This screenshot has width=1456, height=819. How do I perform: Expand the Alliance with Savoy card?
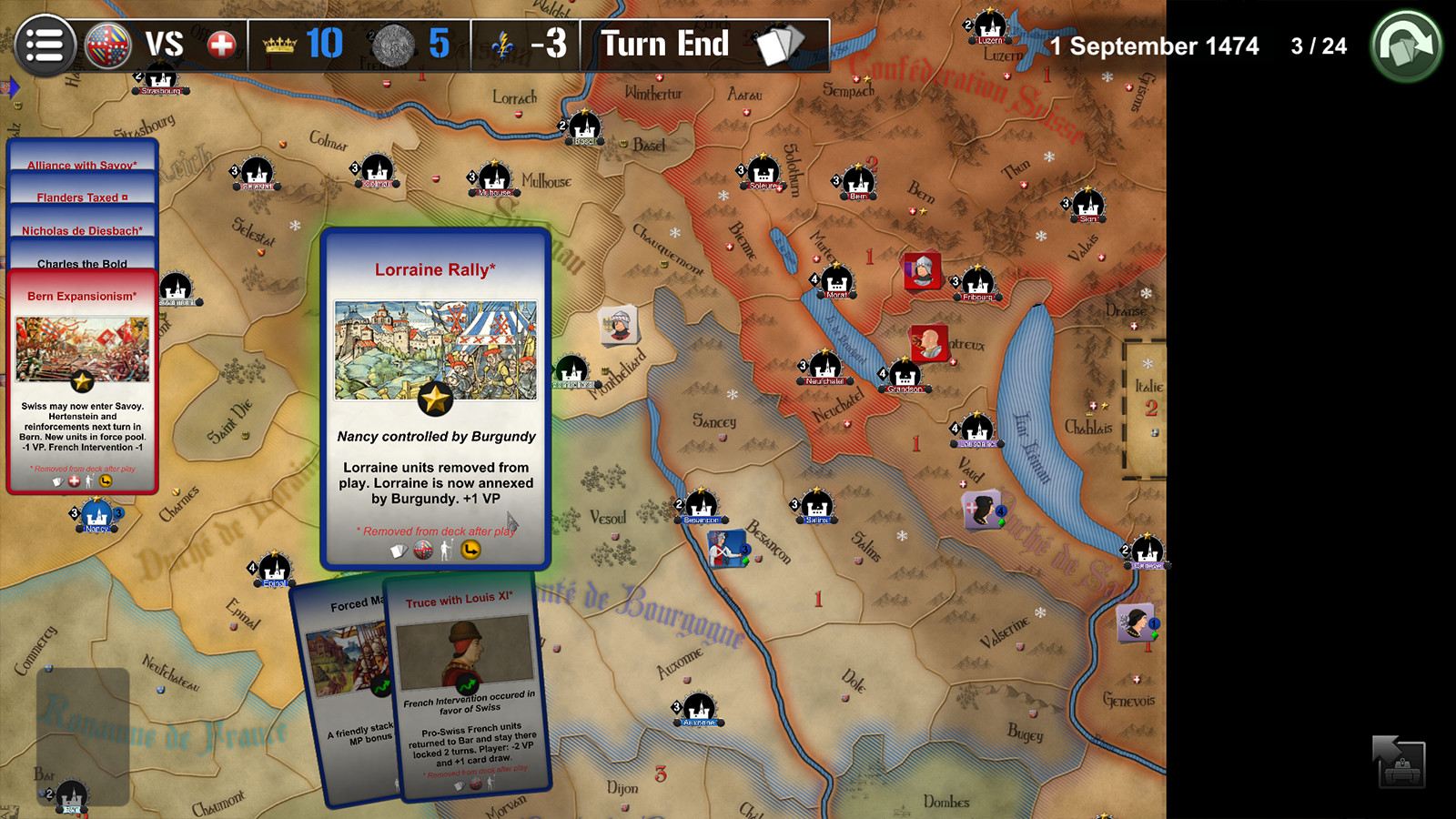pos(82,165)
